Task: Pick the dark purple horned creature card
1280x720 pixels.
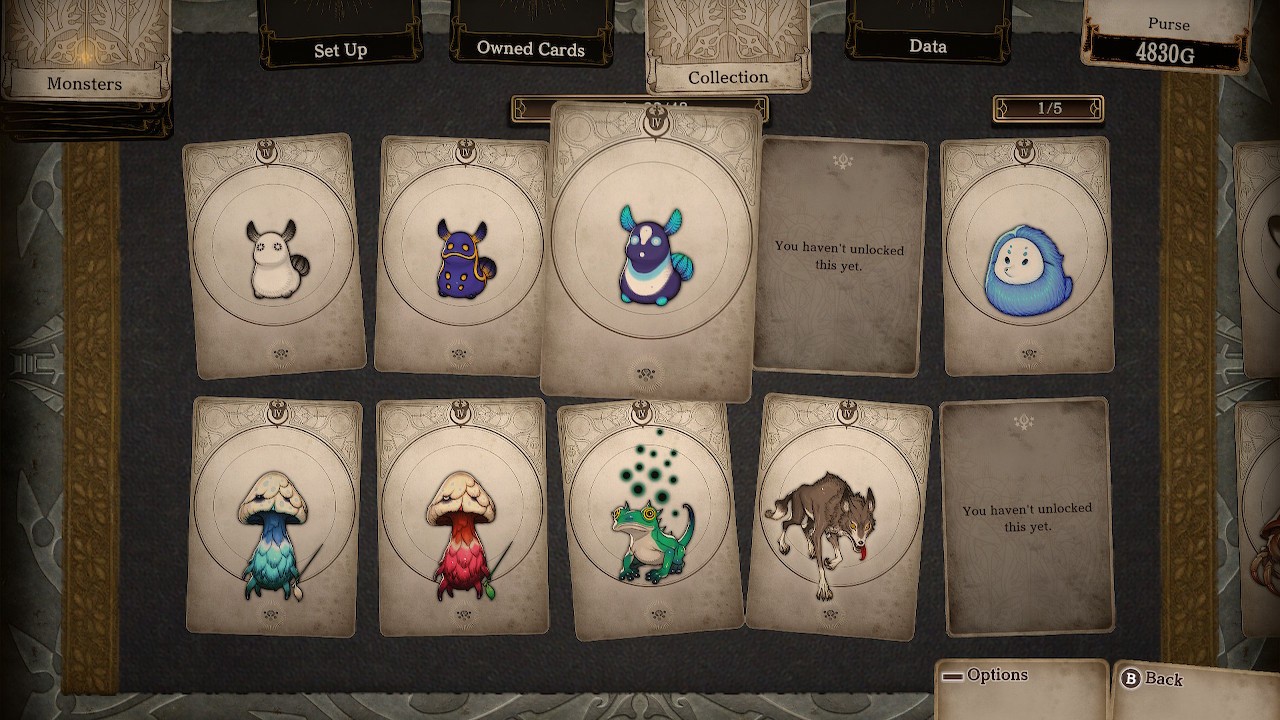Action: click(x=461, y=256)
